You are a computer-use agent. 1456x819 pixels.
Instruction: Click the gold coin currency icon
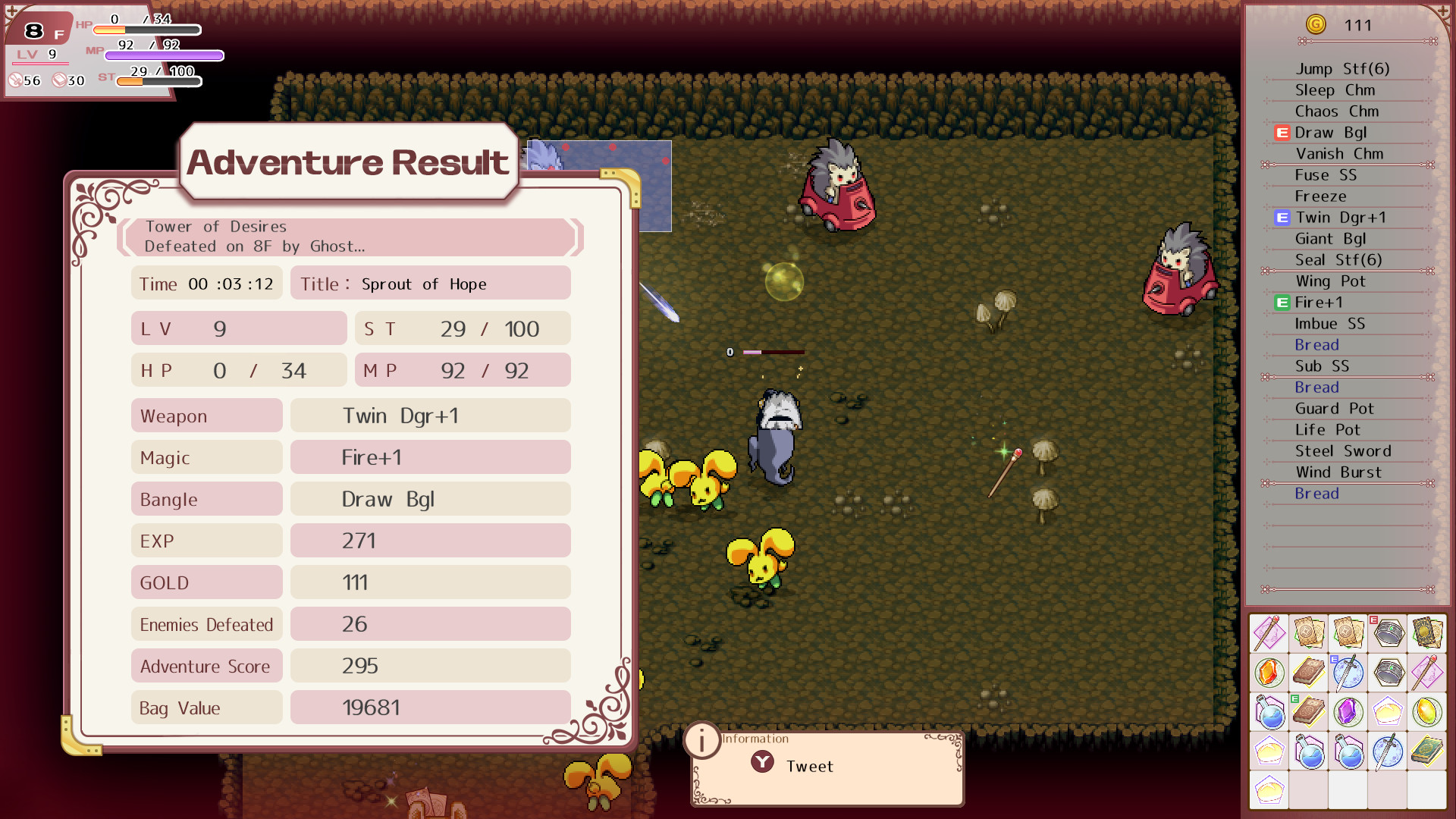tap(1316, 25)
